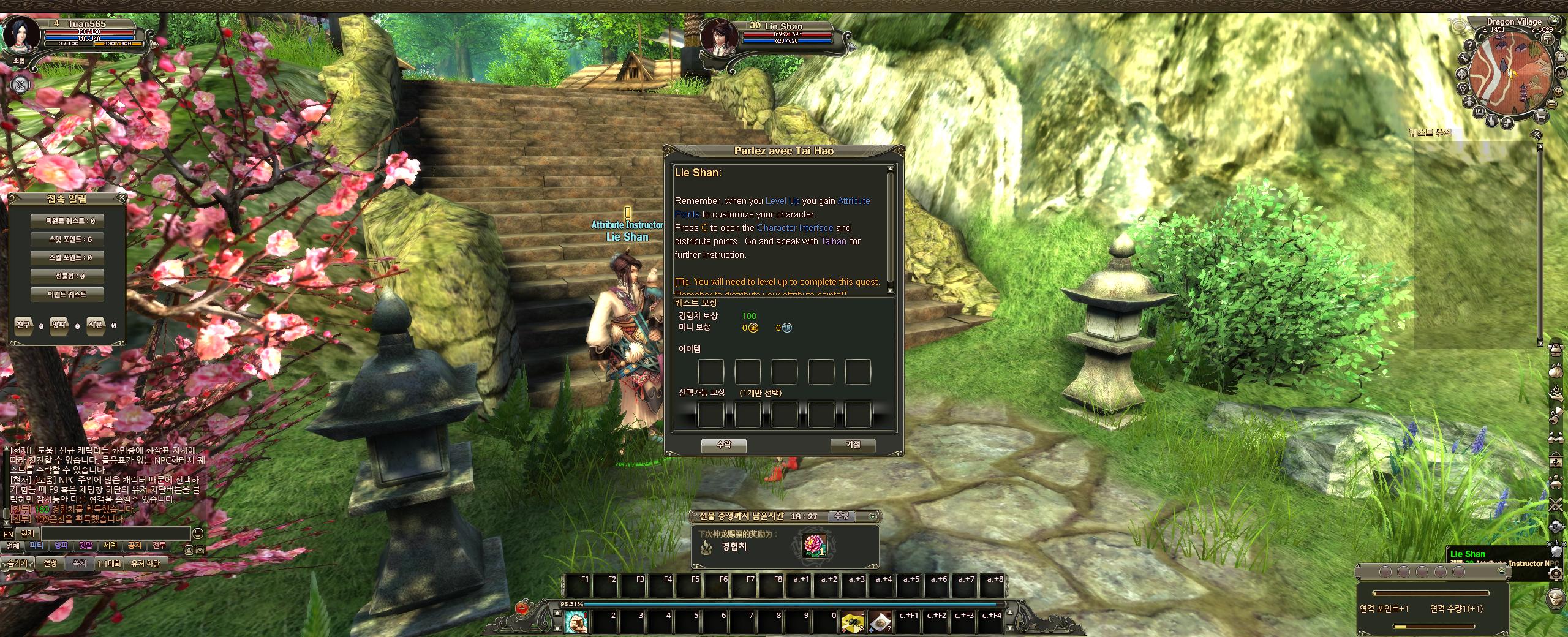This screenshot has width=1568, height=637.
Task: Open help via minimap question mark icon
Action: click(1469, 45)
